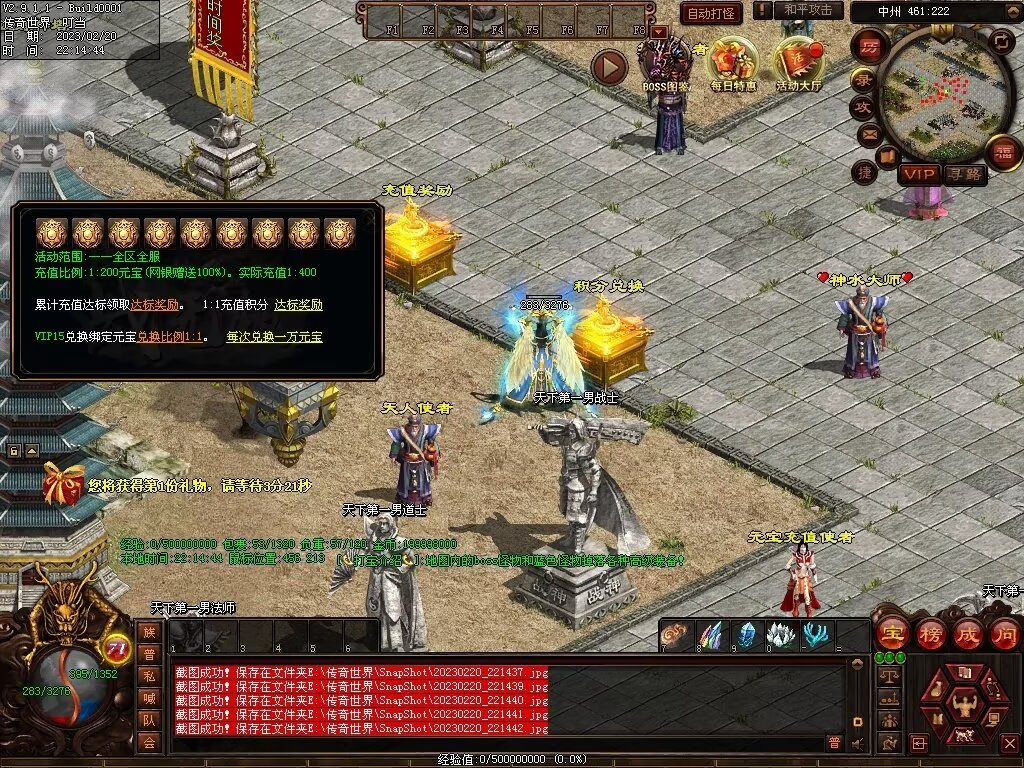The width and height of the screenshot is (1024, 768).
Task: Switch the 和平攻击 attack mode
Action: (x=807, y=10)
